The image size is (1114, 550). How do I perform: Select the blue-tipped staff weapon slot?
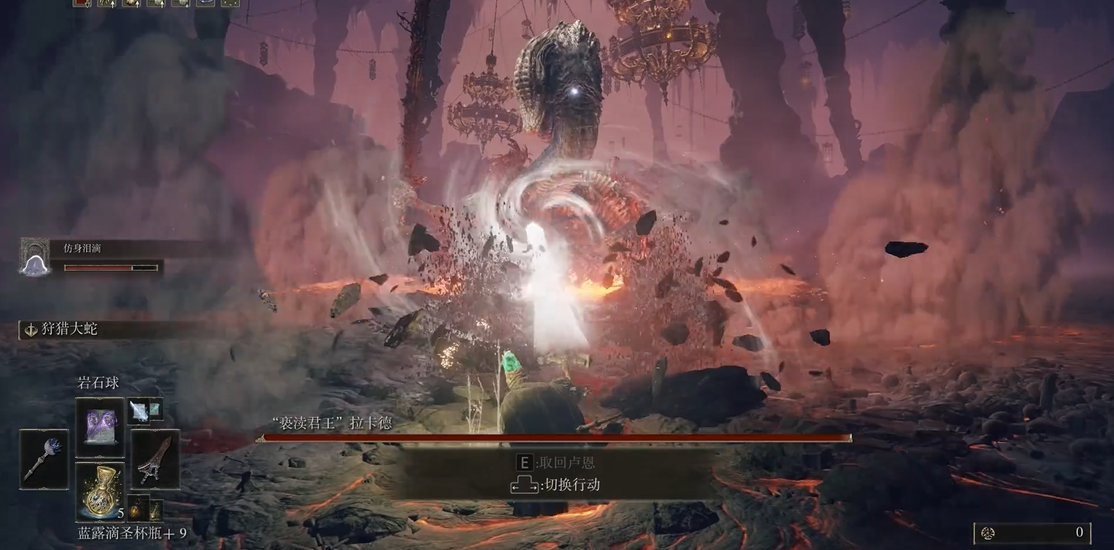(44, 458)
